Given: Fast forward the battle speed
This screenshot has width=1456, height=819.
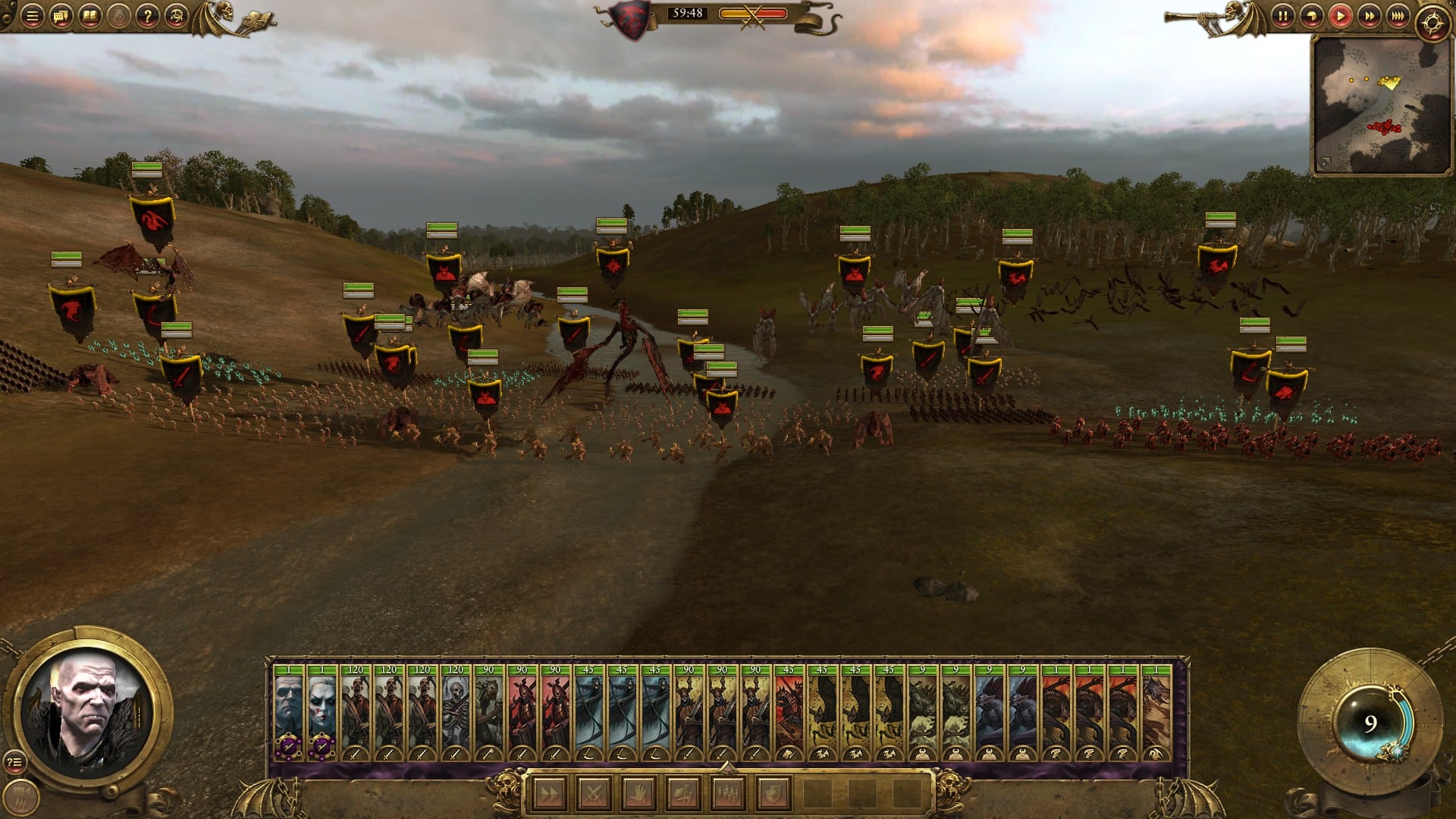Looking at the screenshot, I should point(1369,16).
